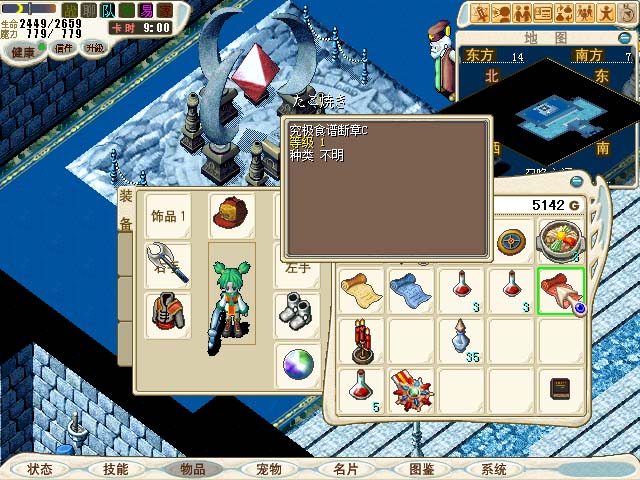Select the red candles item
The image size is (640, 480).
361,340
